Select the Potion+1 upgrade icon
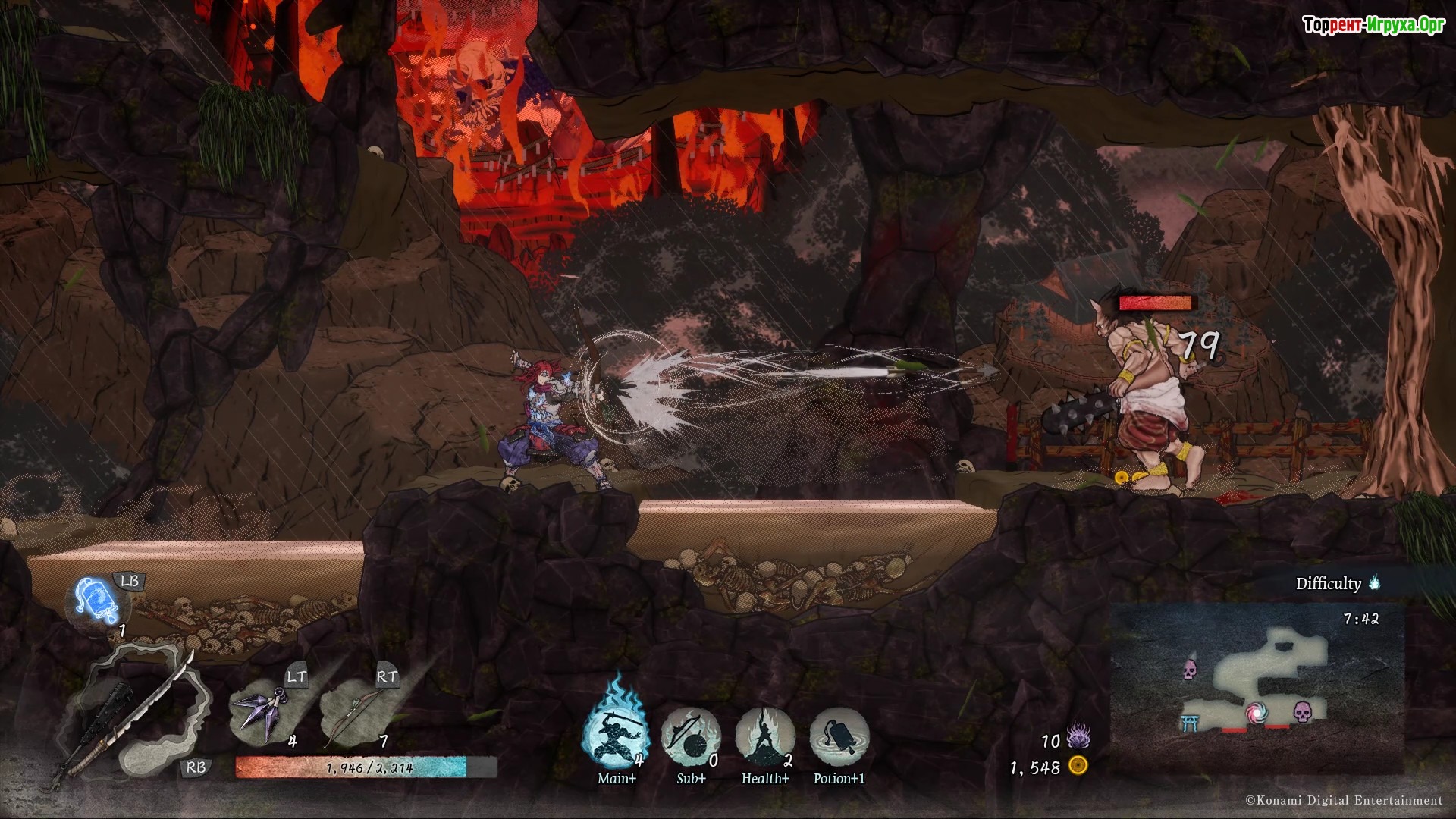 839,736
